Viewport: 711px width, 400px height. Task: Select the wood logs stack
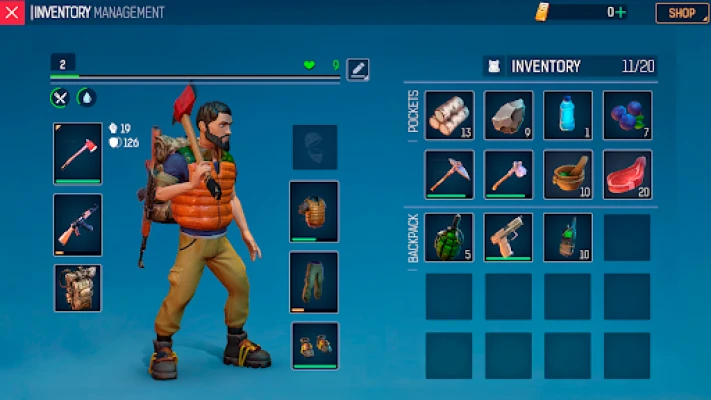click(x=449, y=115)
